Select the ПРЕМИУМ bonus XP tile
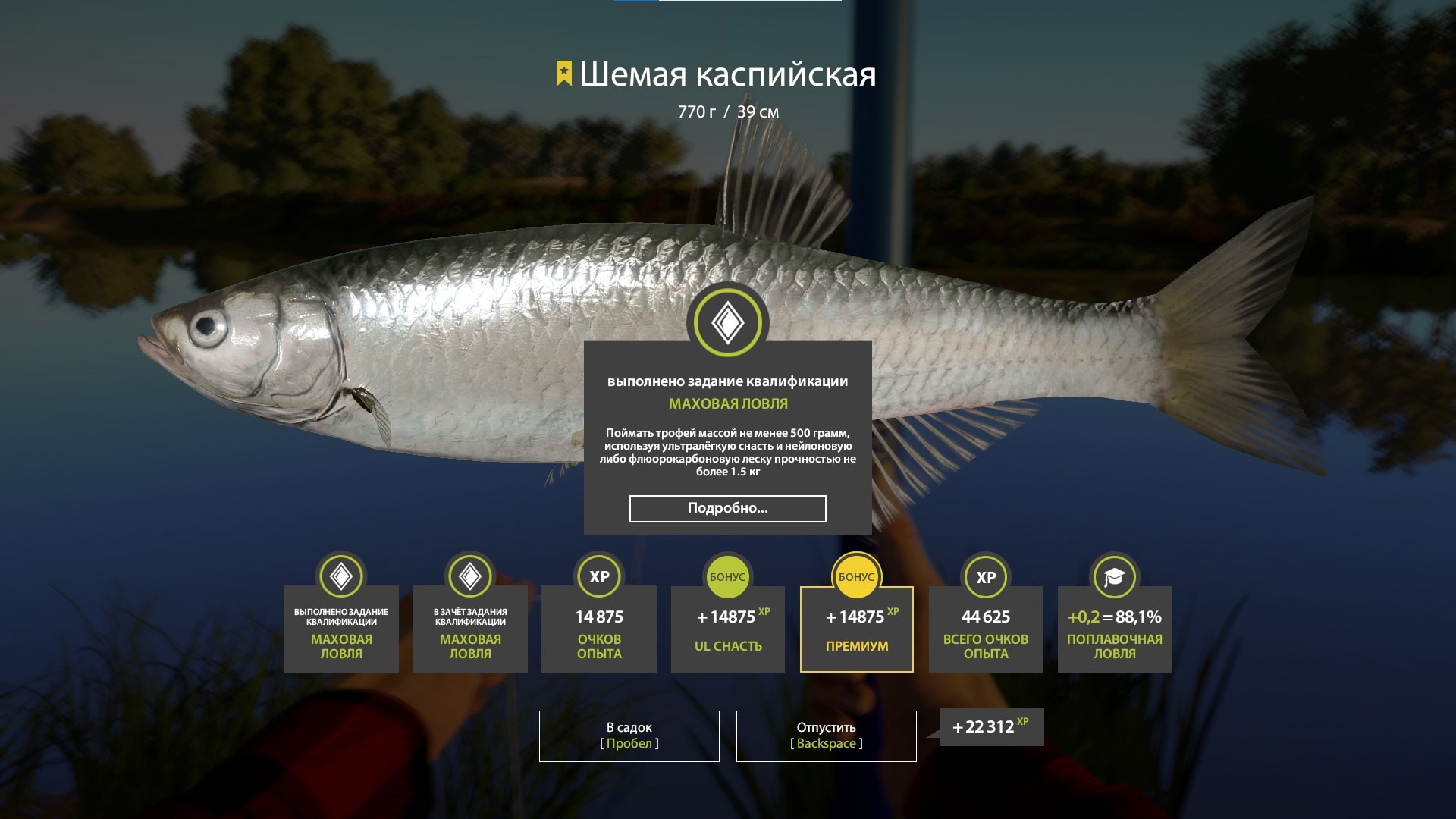 click(x=856, y=629)
